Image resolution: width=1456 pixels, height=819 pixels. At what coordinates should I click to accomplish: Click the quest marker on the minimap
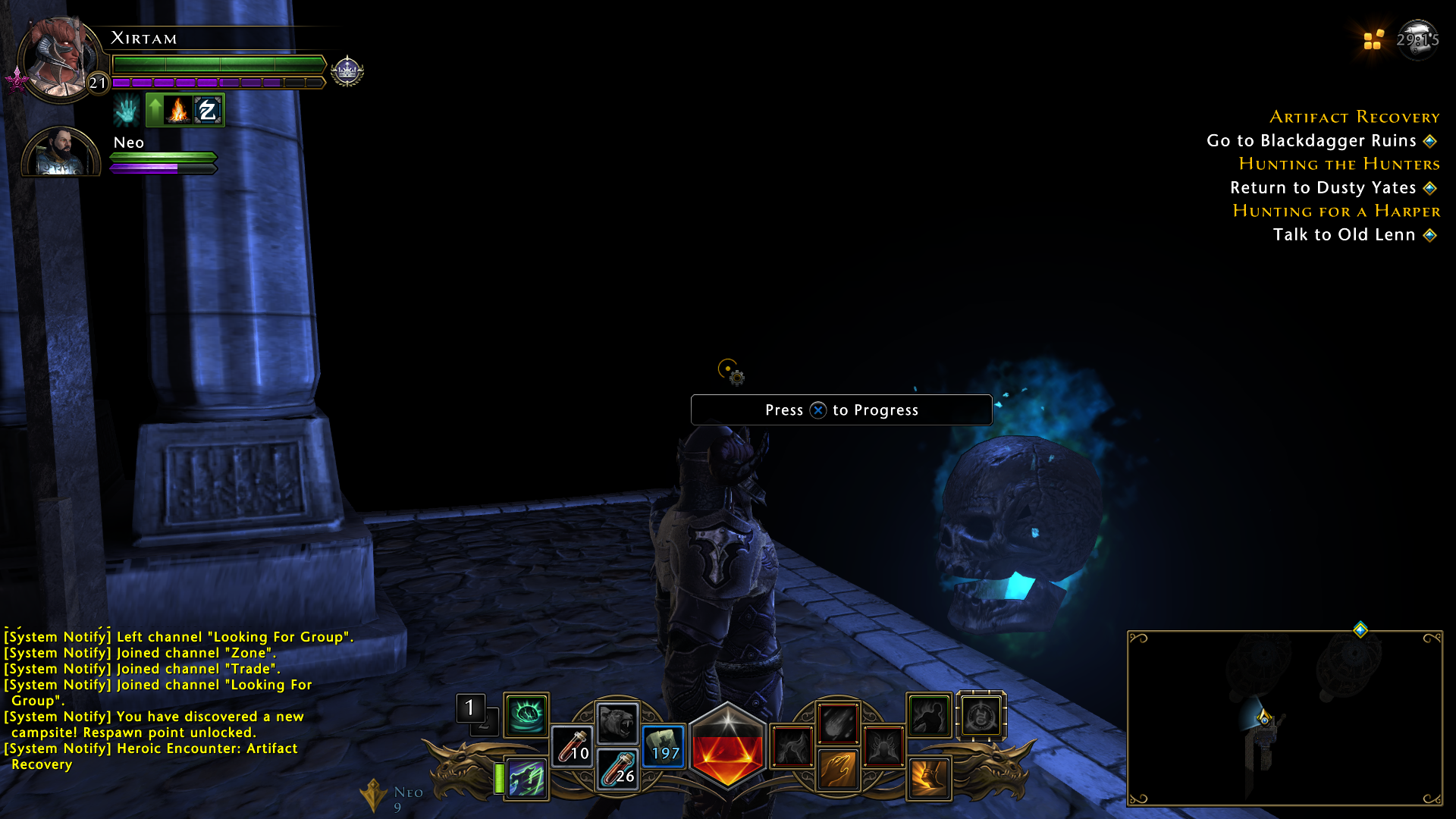[x=1360, y=628]
